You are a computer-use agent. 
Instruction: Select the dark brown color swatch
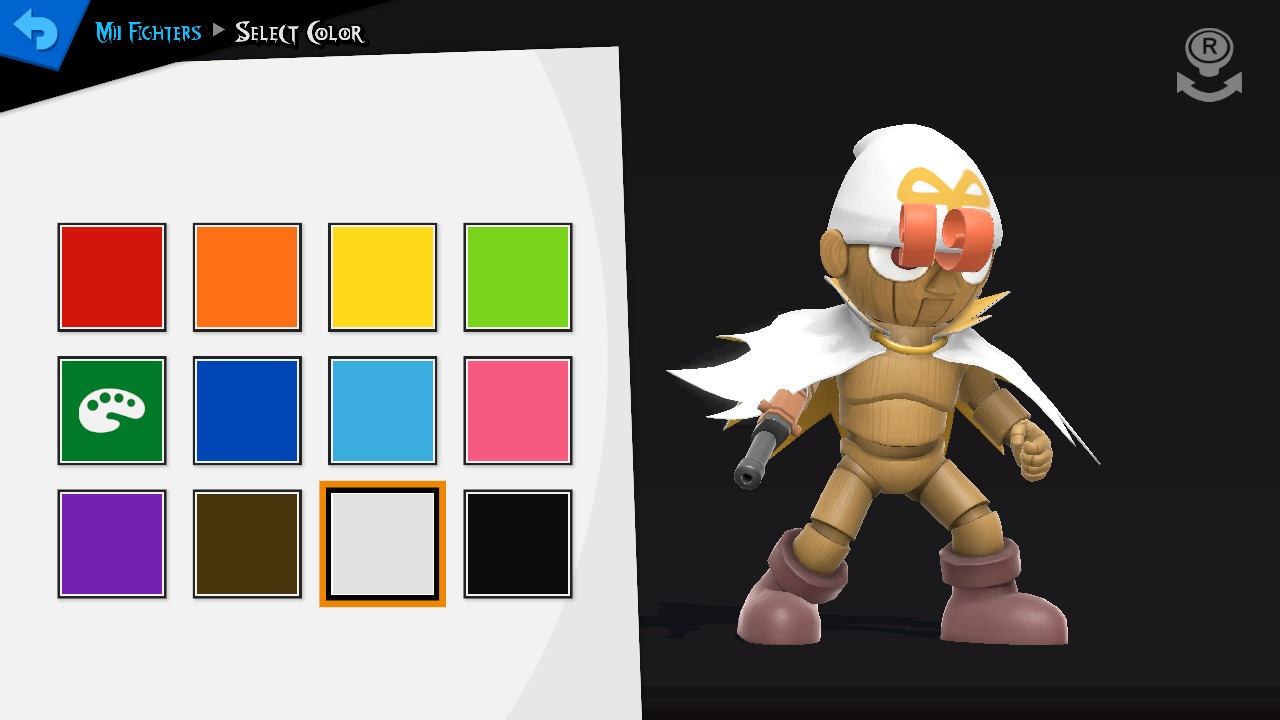coord(246,543)
